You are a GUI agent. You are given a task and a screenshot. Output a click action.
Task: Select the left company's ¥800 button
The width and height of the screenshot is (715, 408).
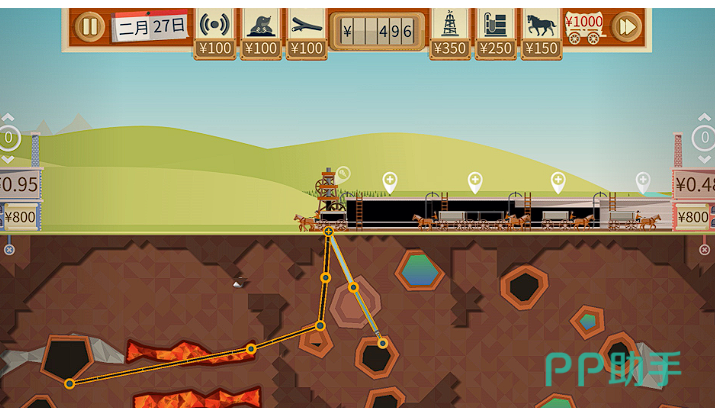(x=19, y=216)
